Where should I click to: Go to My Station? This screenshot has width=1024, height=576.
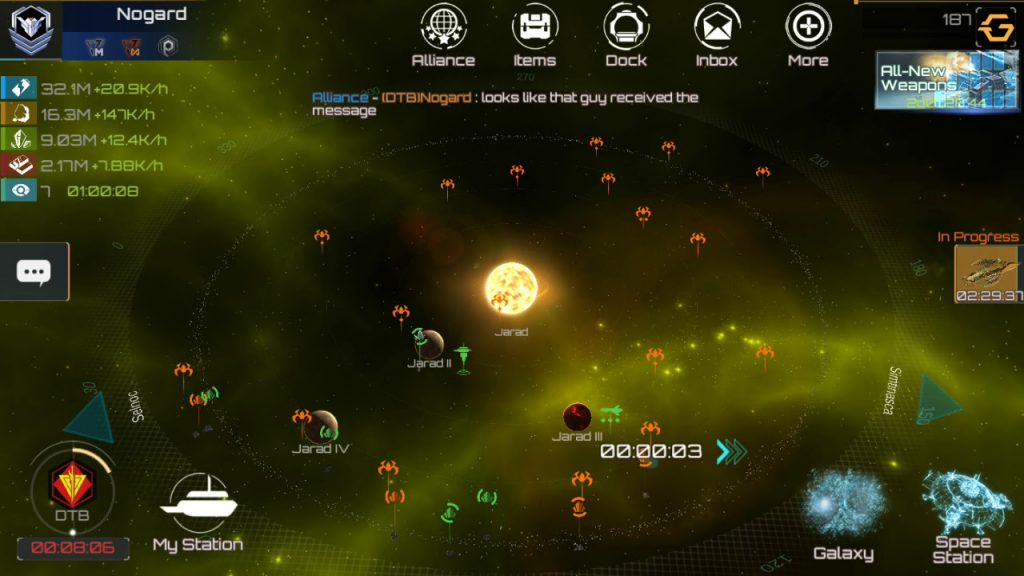tap(198, 511)
